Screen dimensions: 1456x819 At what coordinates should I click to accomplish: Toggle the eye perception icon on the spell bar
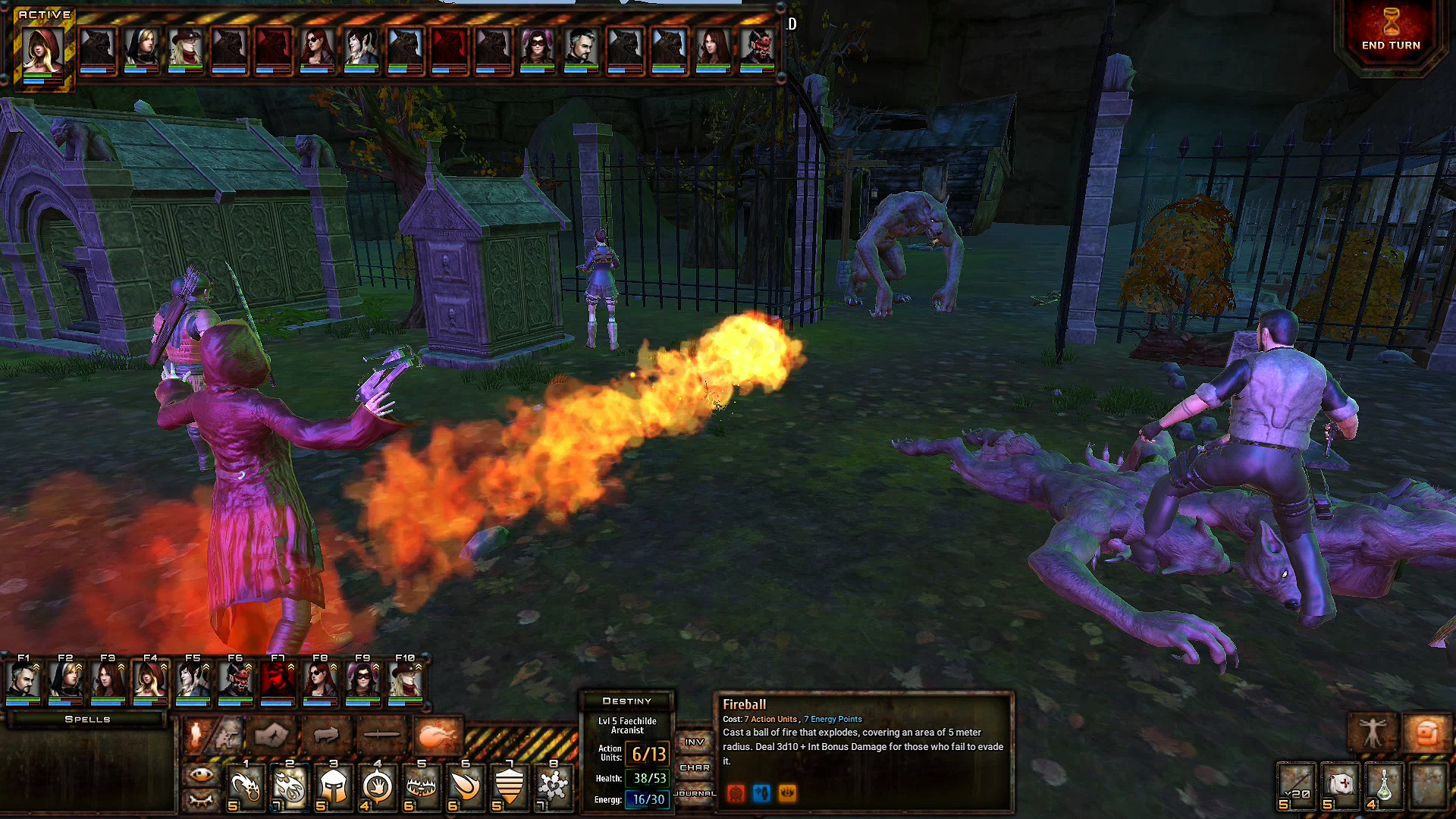coord(200,774)
